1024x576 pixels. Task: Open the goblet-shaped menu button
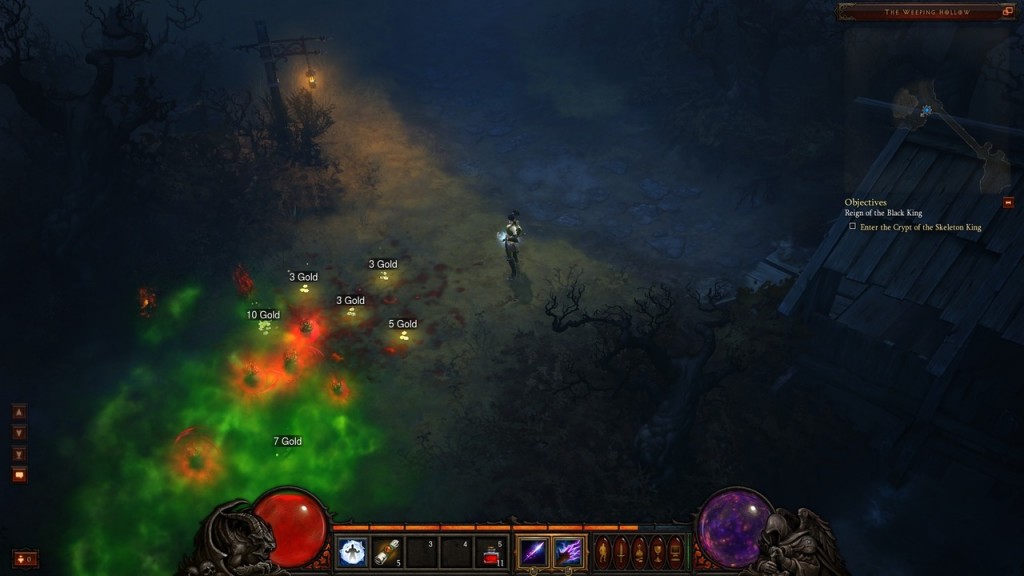pos(658,552)
